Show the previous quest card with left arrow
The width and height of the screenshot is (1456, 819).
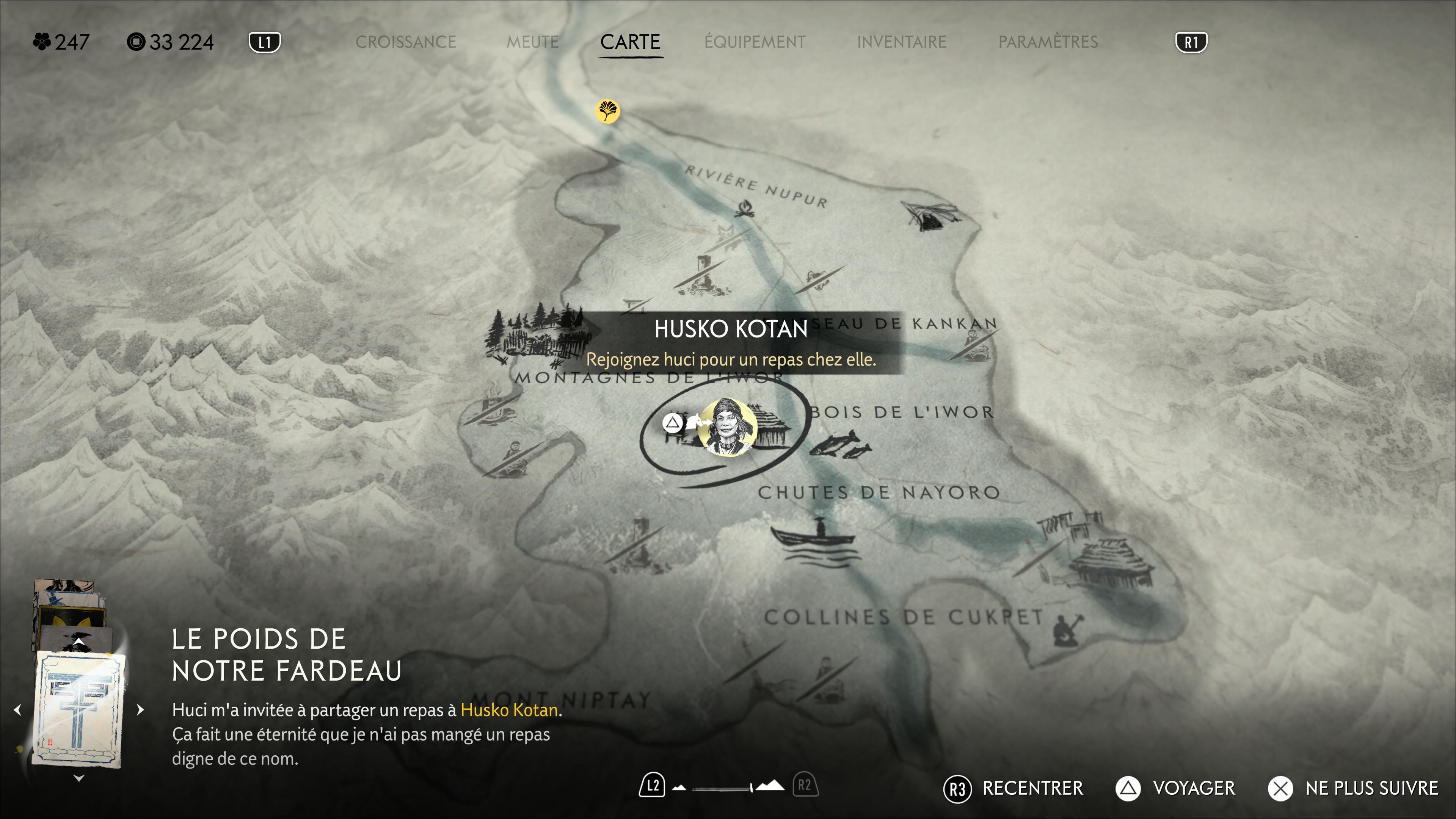[x=17, y=709]
